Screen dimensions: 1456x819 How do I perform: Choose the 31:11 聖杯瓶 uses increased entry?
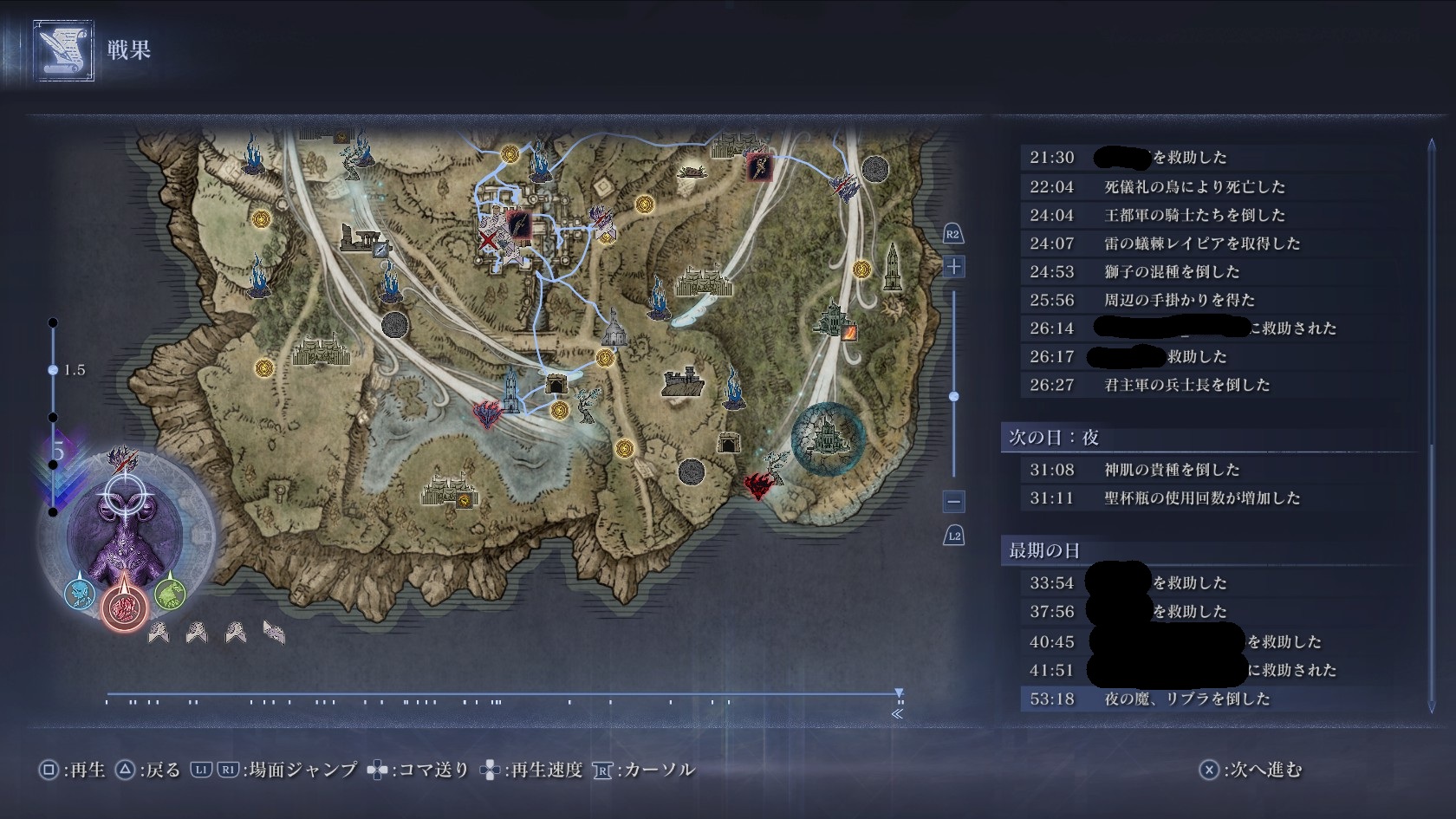1201,498
